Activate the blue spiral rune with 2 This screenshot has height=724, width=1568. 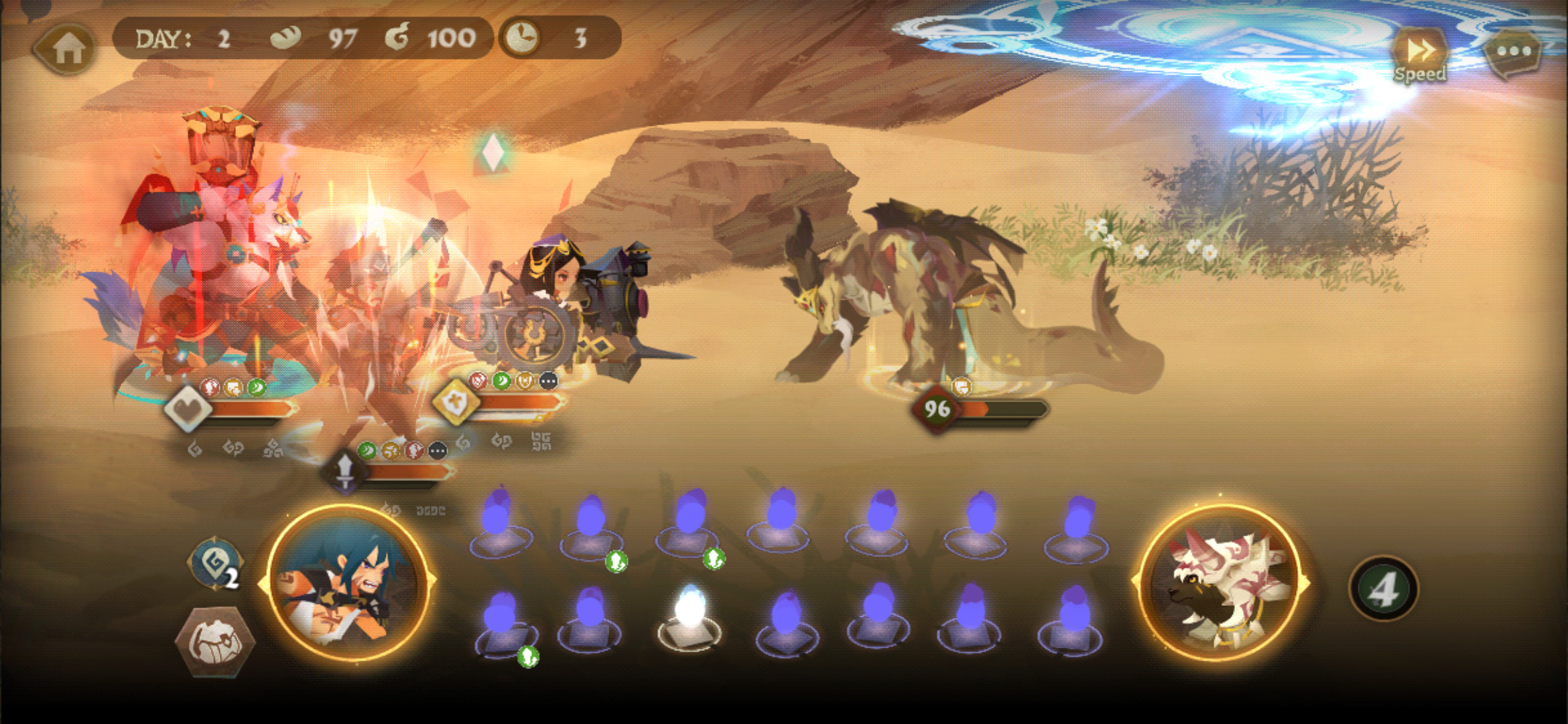[216, 564]
